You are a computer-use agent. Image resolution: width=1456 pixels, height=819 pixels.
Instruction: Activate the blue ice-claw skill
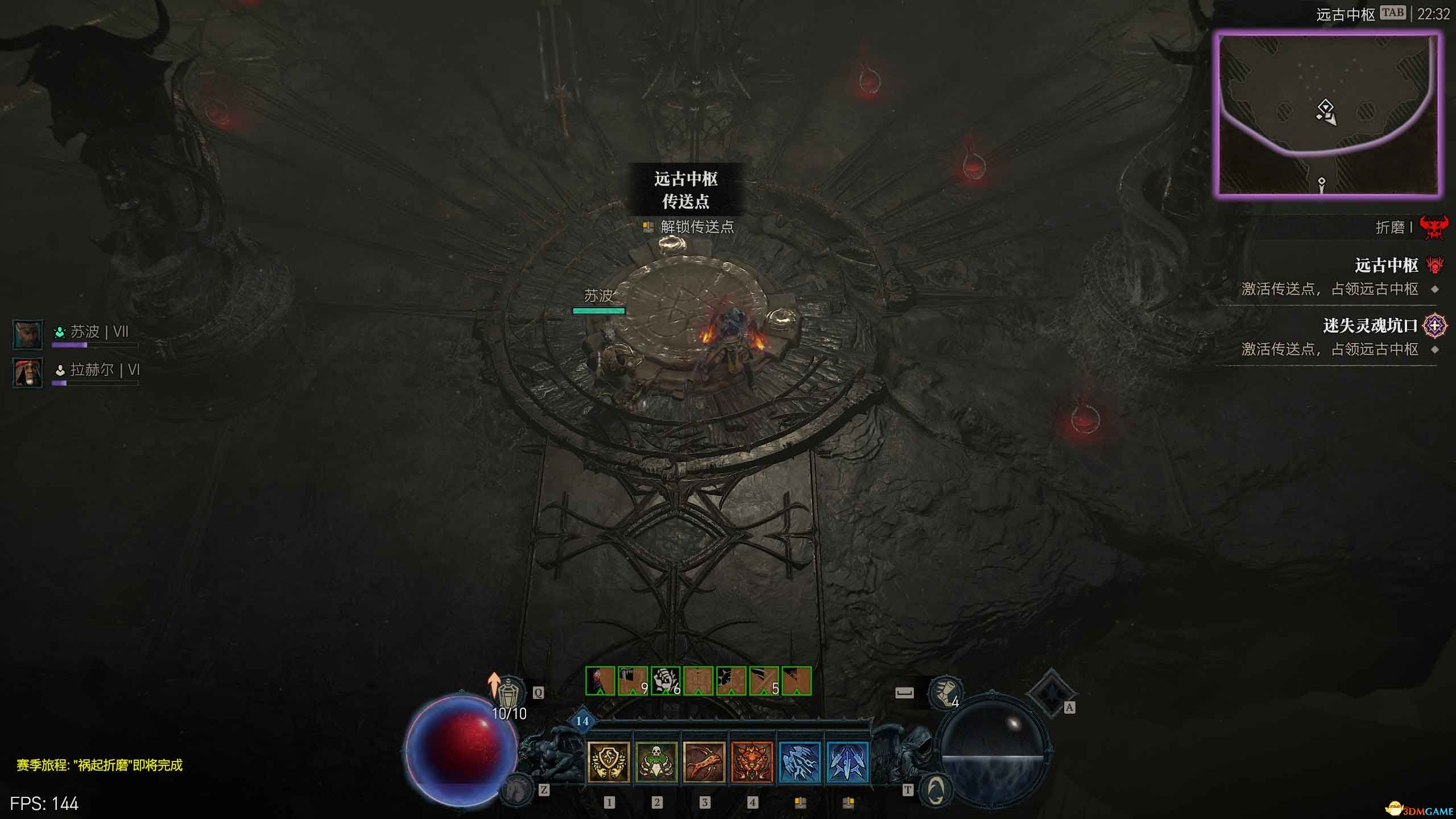click(800, 762)
